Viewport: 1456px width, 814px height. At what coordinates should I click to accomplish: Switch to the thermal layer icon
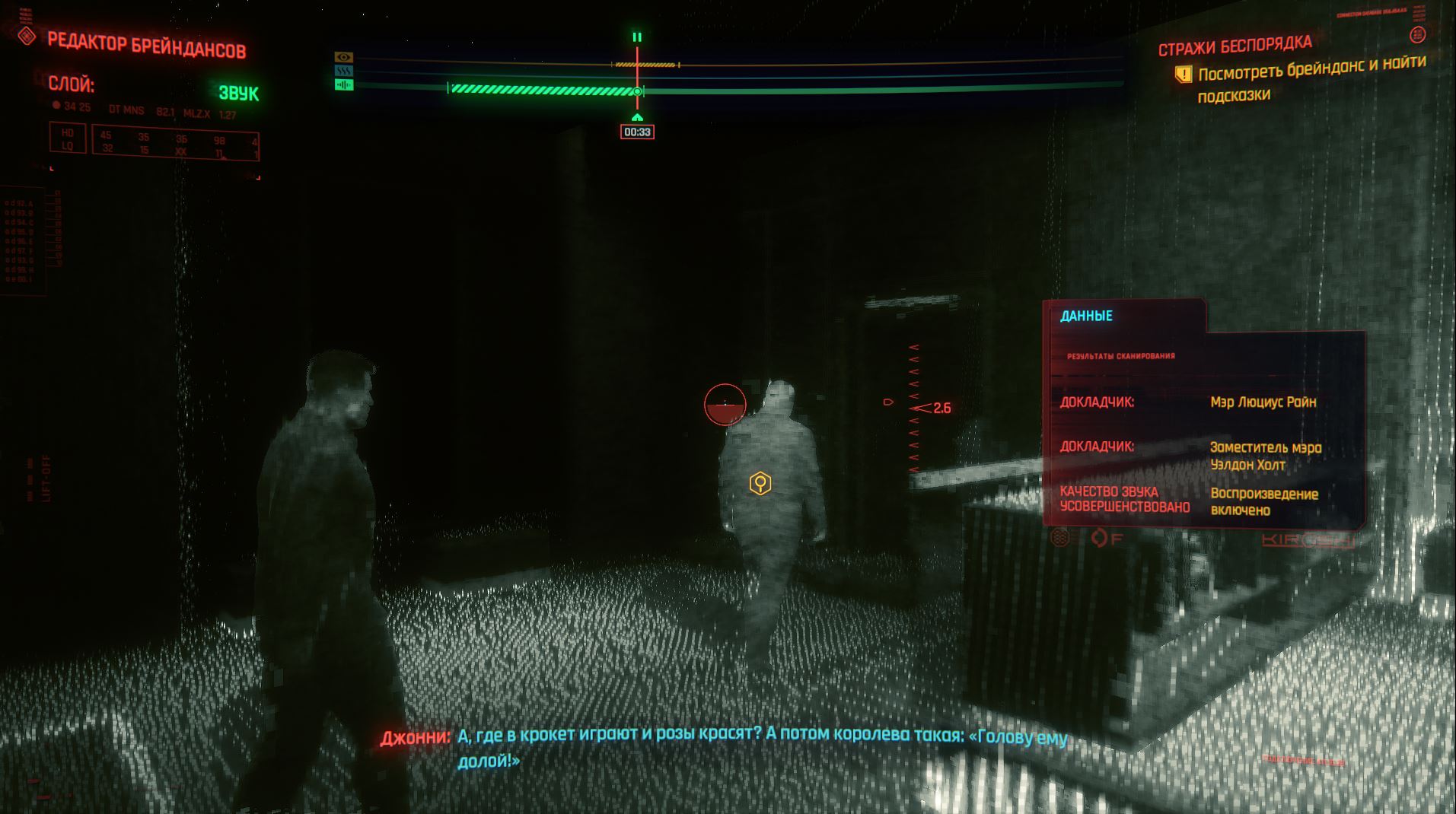click(344, 71)
